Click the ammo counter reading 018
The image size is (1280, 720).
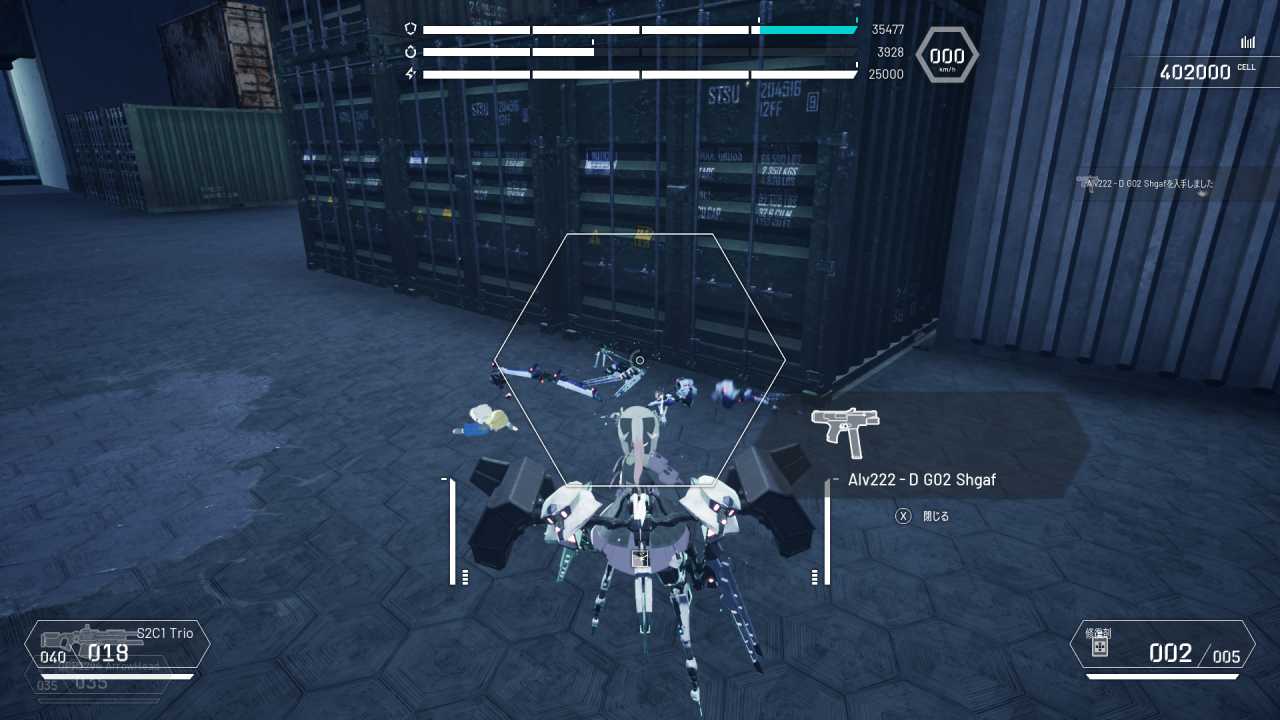coord(108,653)
